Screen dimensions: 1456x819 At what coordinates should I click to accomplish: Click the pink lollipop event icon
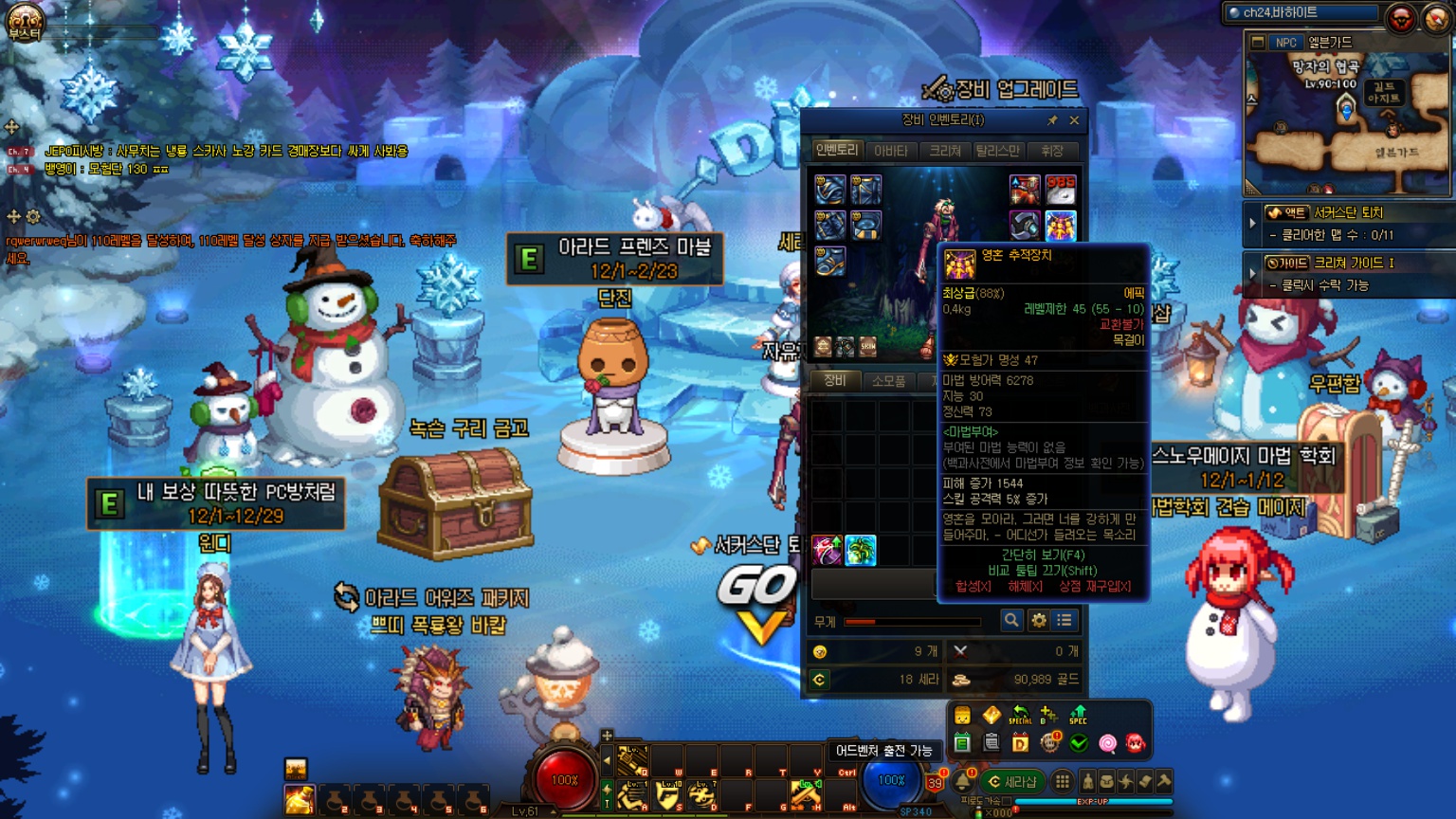(x=1107, y=743)
